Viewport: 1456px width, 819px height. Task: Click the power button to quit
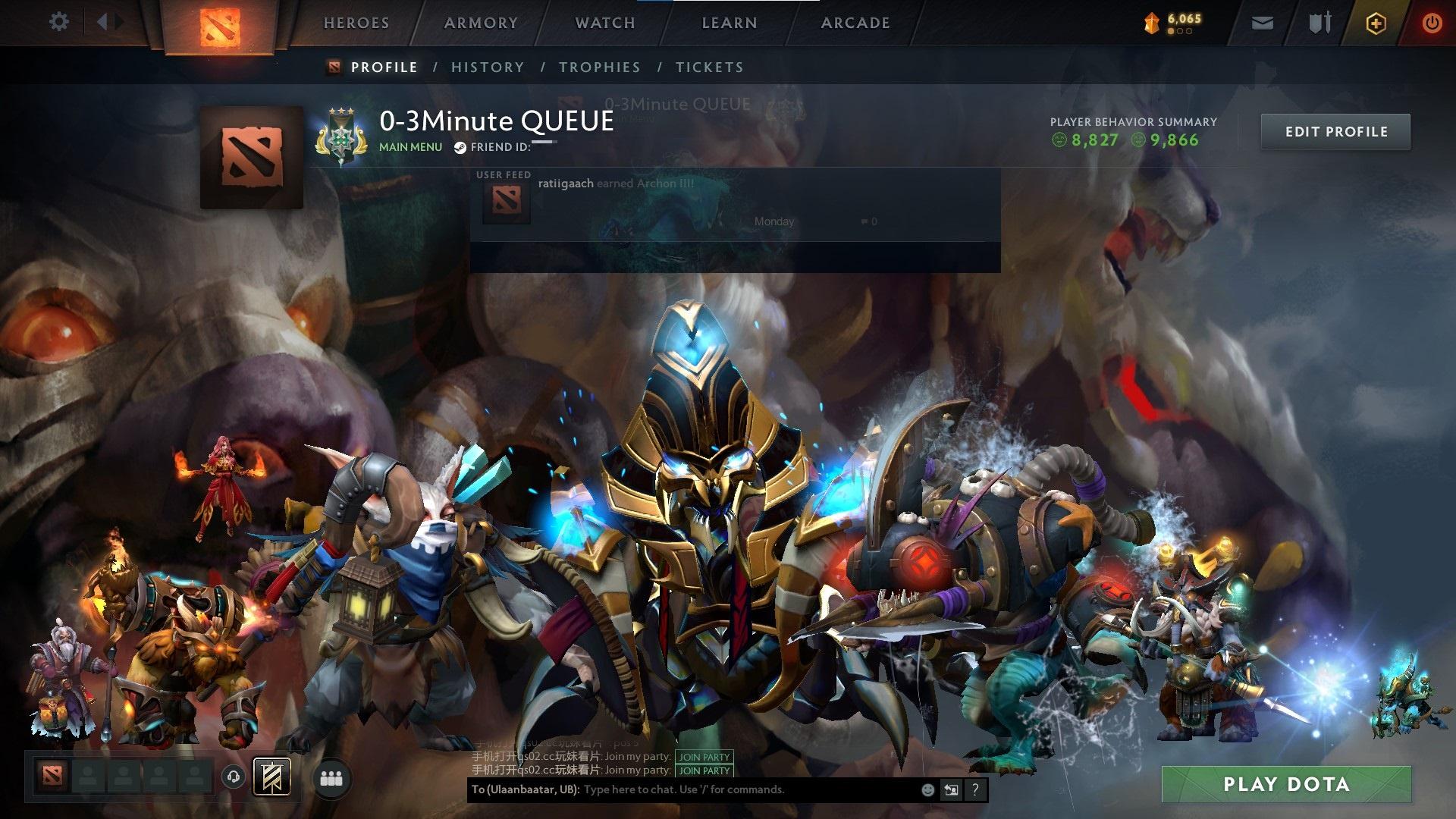[1432, 23]
